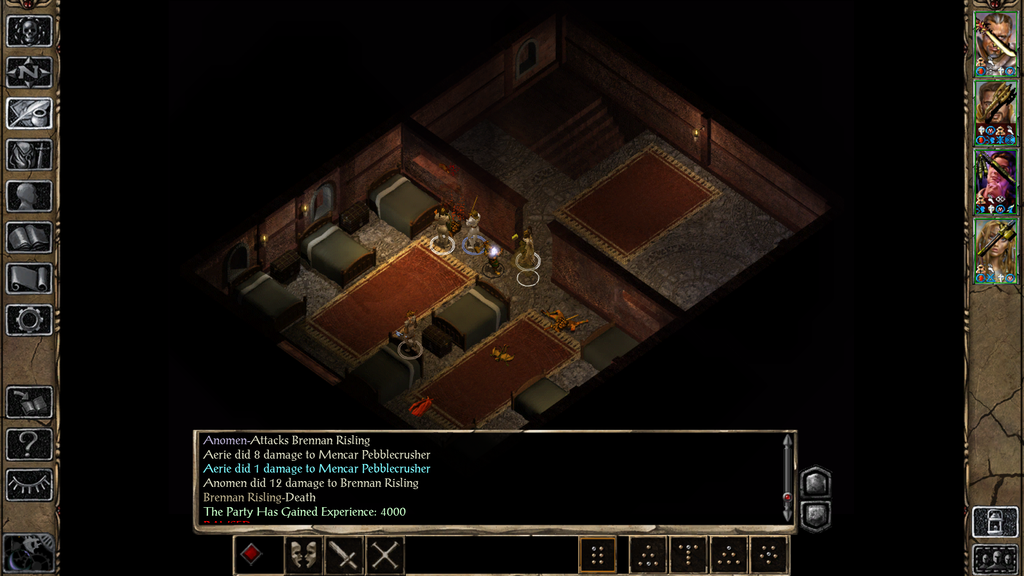Click the skull-and-gear icon atop the left sidebar
Screen dimensions: 1024x576
pyautogui.click(x=29, y=30)
